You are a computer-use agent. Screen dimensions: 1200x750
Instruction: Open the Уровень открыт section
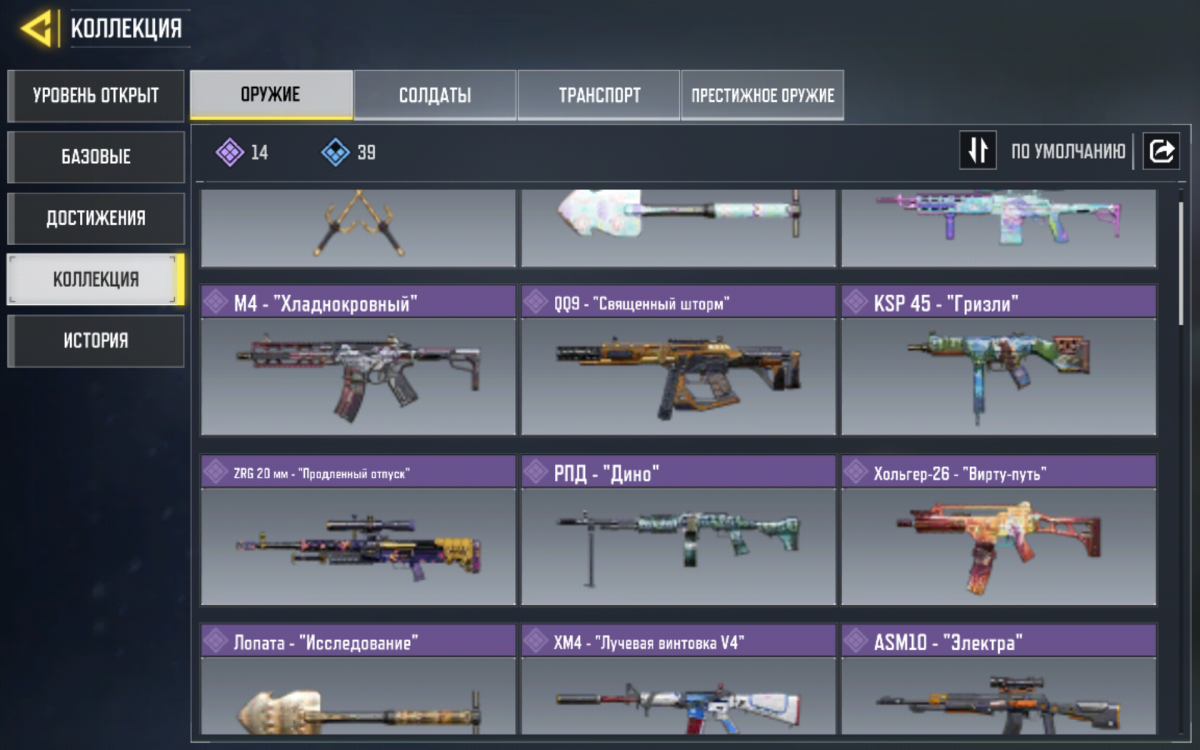click(96, 96)
